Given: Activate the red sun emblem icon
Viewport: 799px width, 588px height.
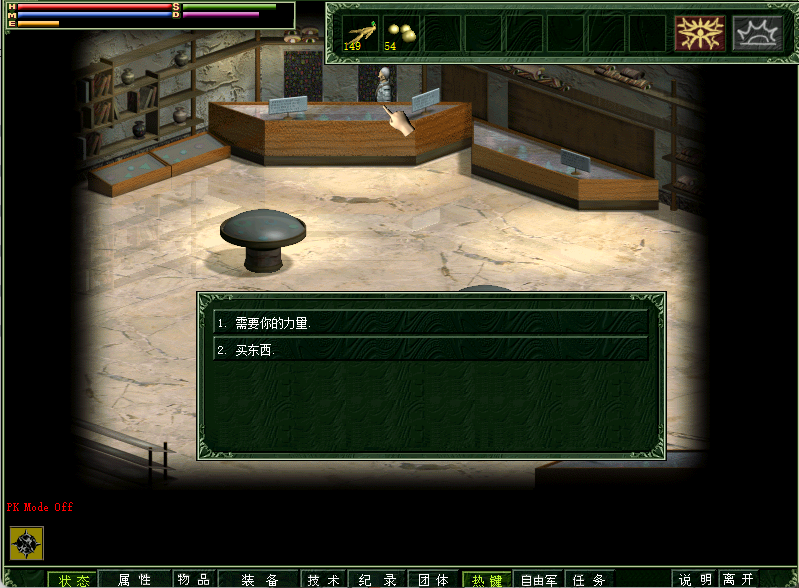Looking at the screenshot, I should click(699, 33).
